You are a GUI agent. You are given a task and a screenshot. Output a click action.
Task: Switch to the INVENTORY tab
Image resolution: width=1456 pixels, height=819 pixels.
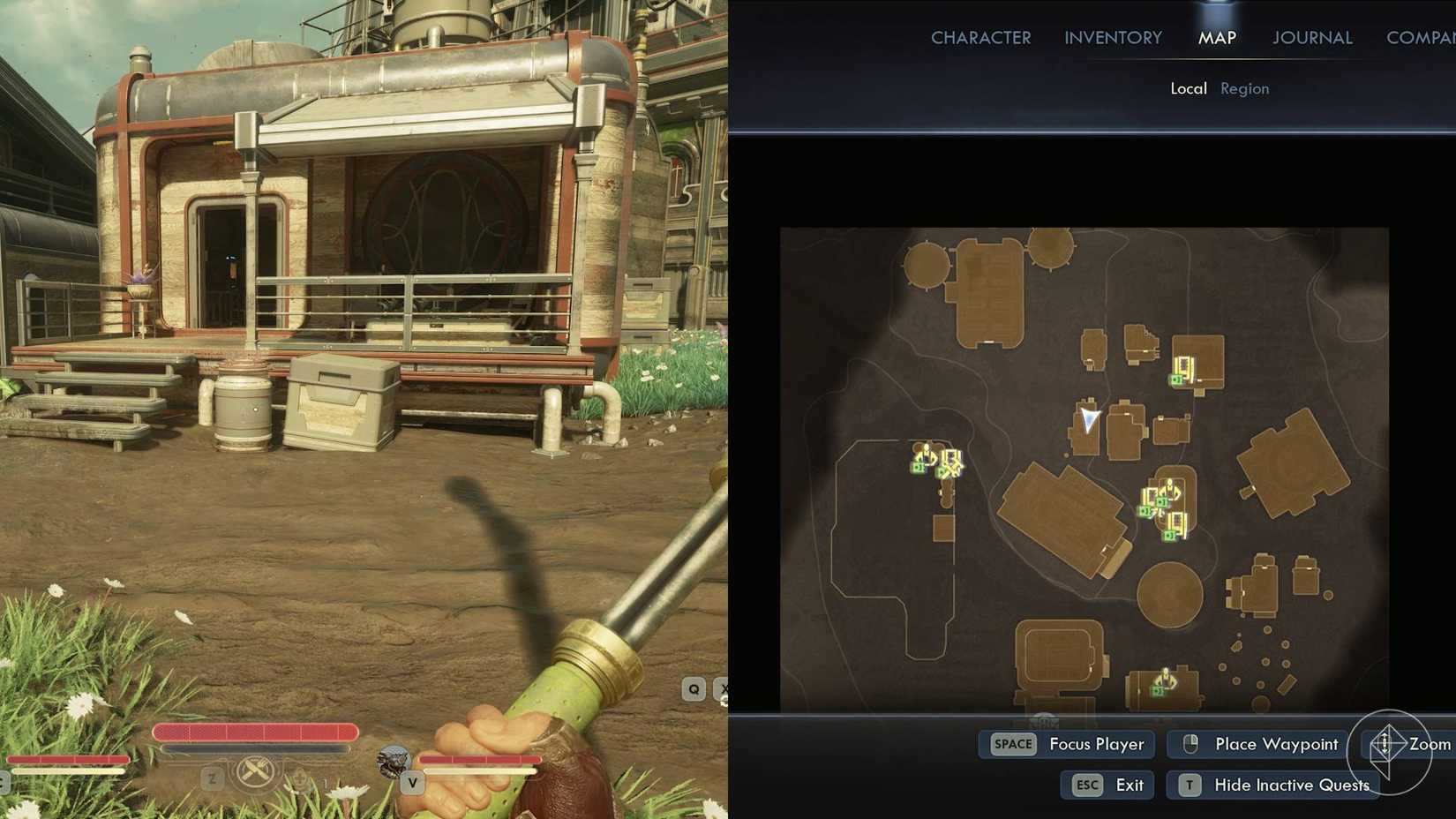coord(1112,37)
